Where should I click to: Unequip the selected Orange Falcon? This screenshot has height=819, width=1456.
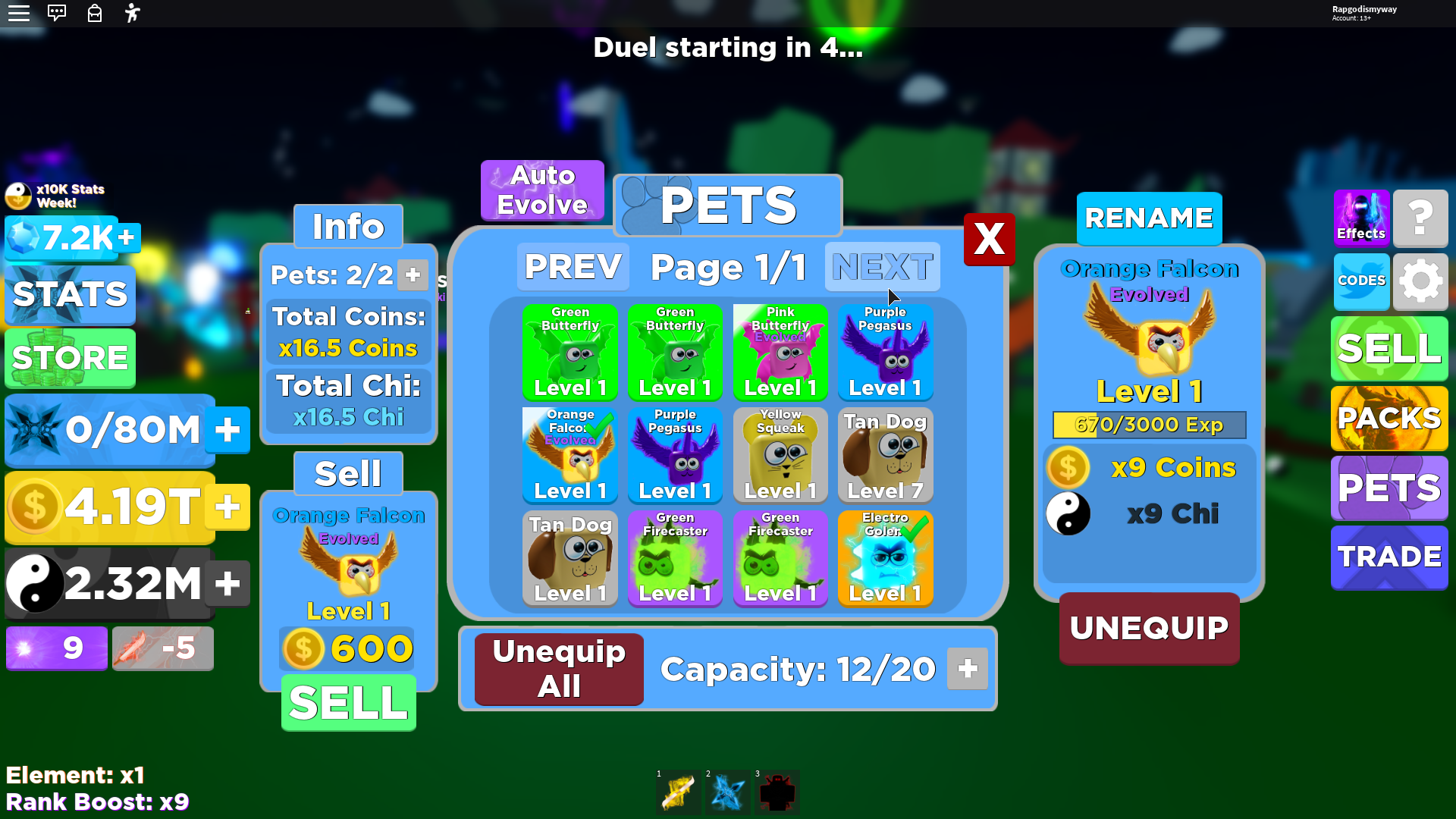1149,628
